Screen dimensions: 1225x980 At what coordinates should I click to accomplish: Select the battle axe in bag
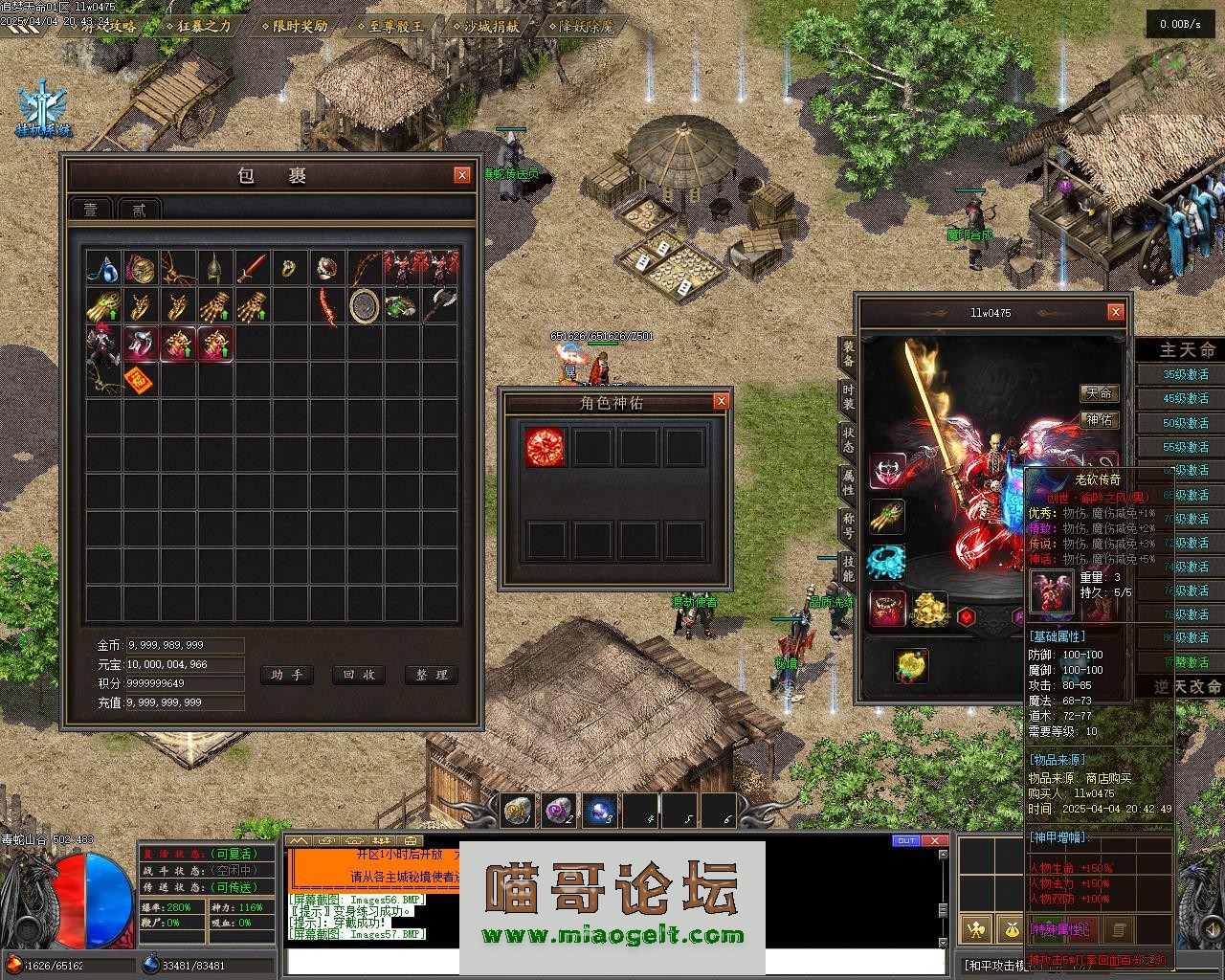point(439,306)
